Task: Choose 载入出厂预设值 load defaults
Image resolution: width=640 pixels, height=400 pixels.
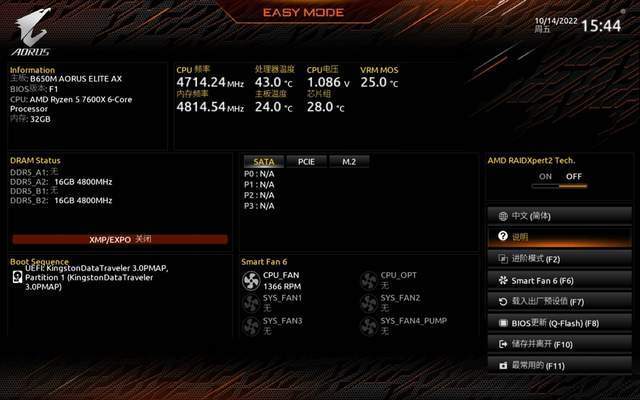Action: 559,301
